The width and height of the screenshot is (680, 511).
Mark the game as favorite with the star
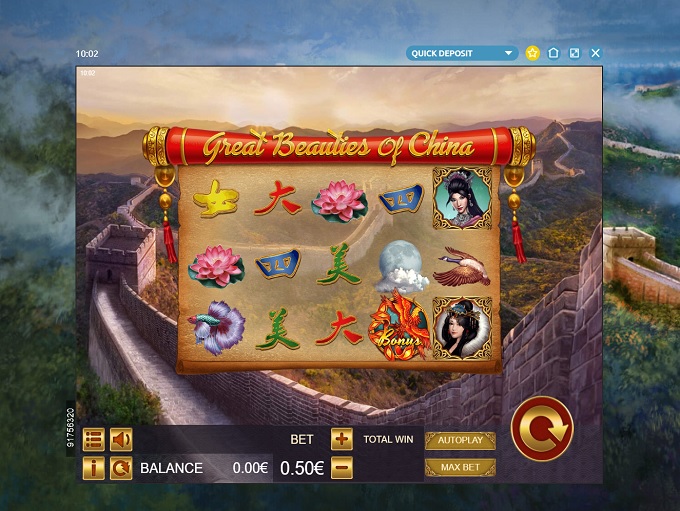(x=533, y=53)
